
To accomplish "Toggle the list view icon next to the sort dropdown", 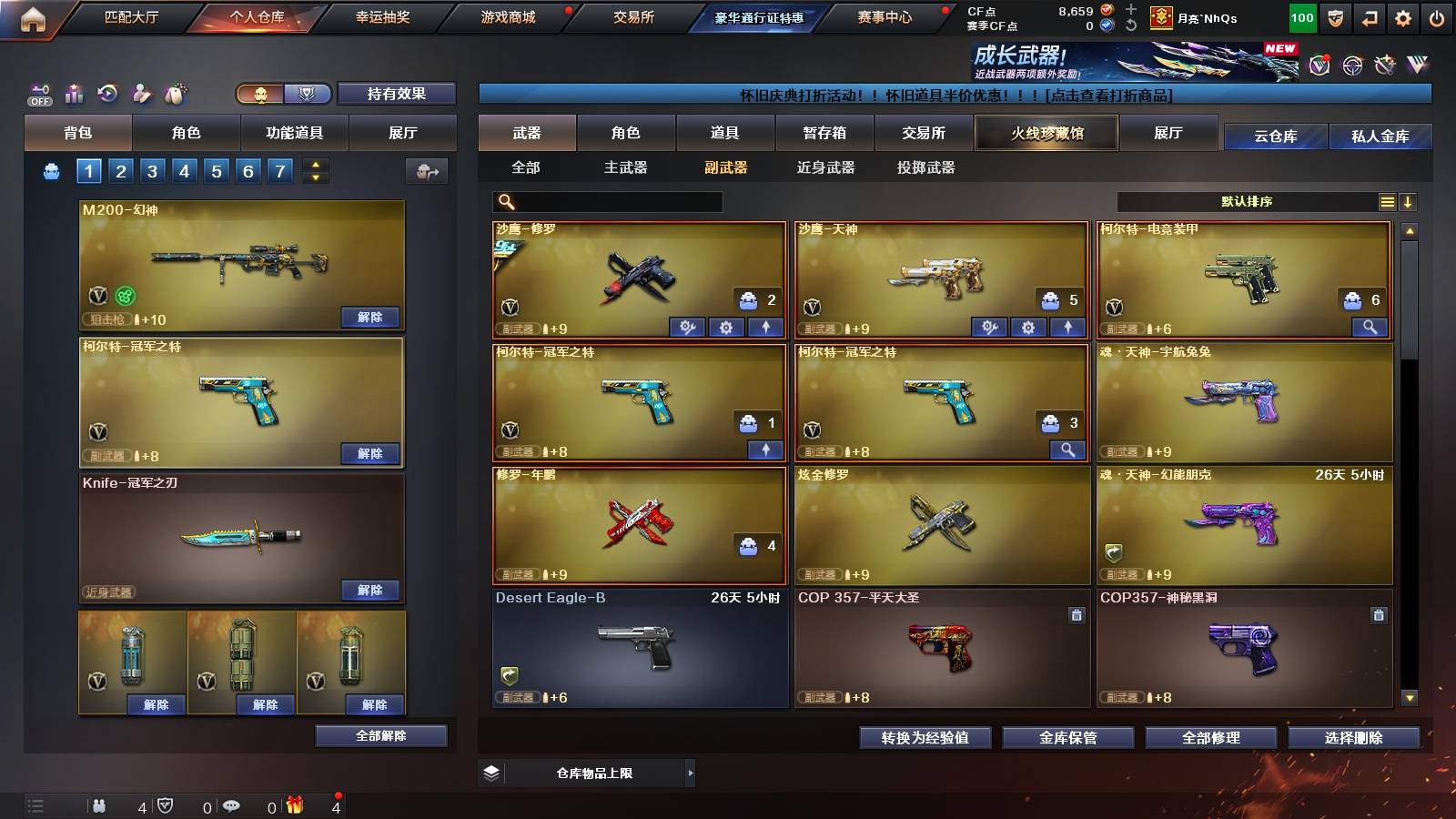I will pyautogui.click(x=1387, y=201).
